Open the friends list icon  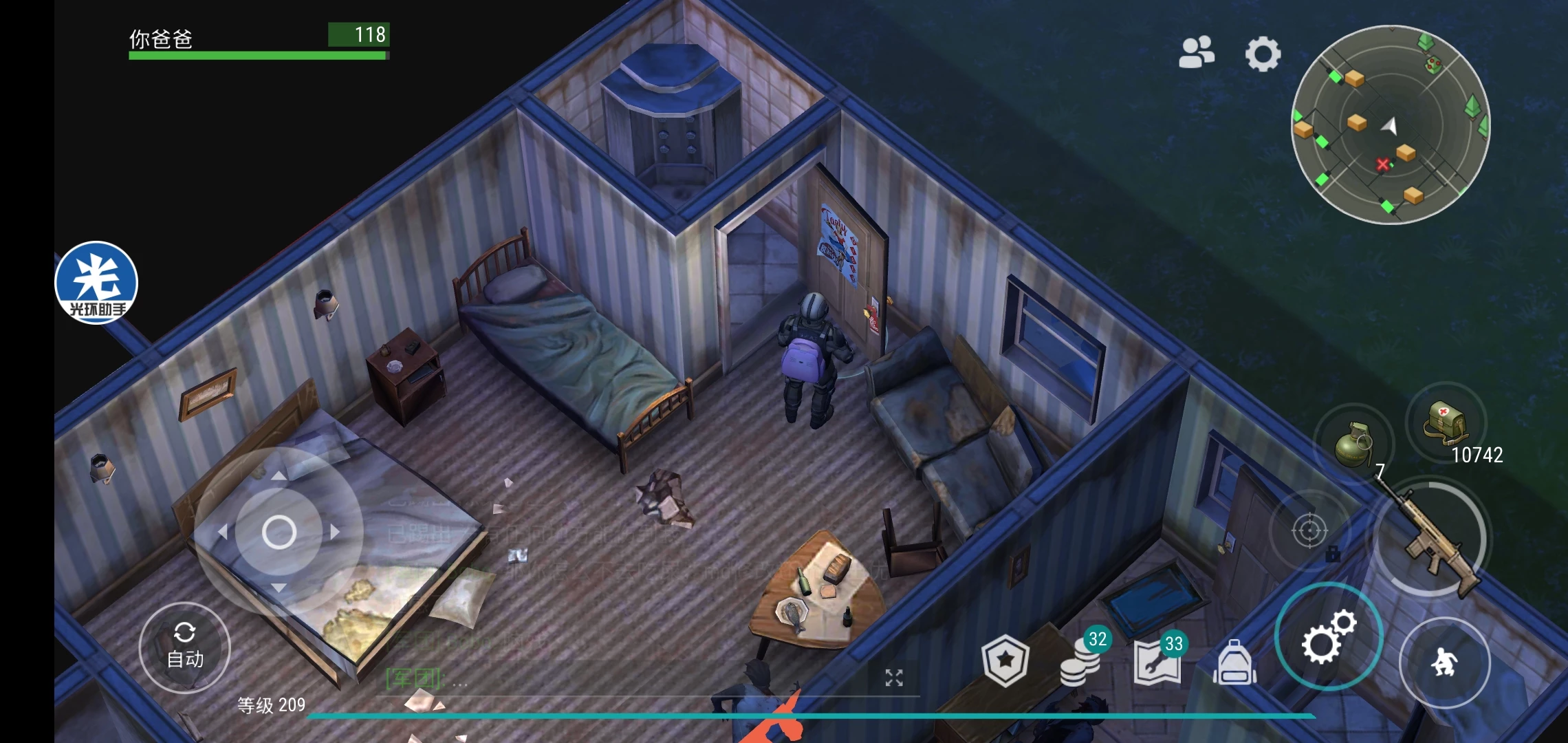(x=1197, y=53)
